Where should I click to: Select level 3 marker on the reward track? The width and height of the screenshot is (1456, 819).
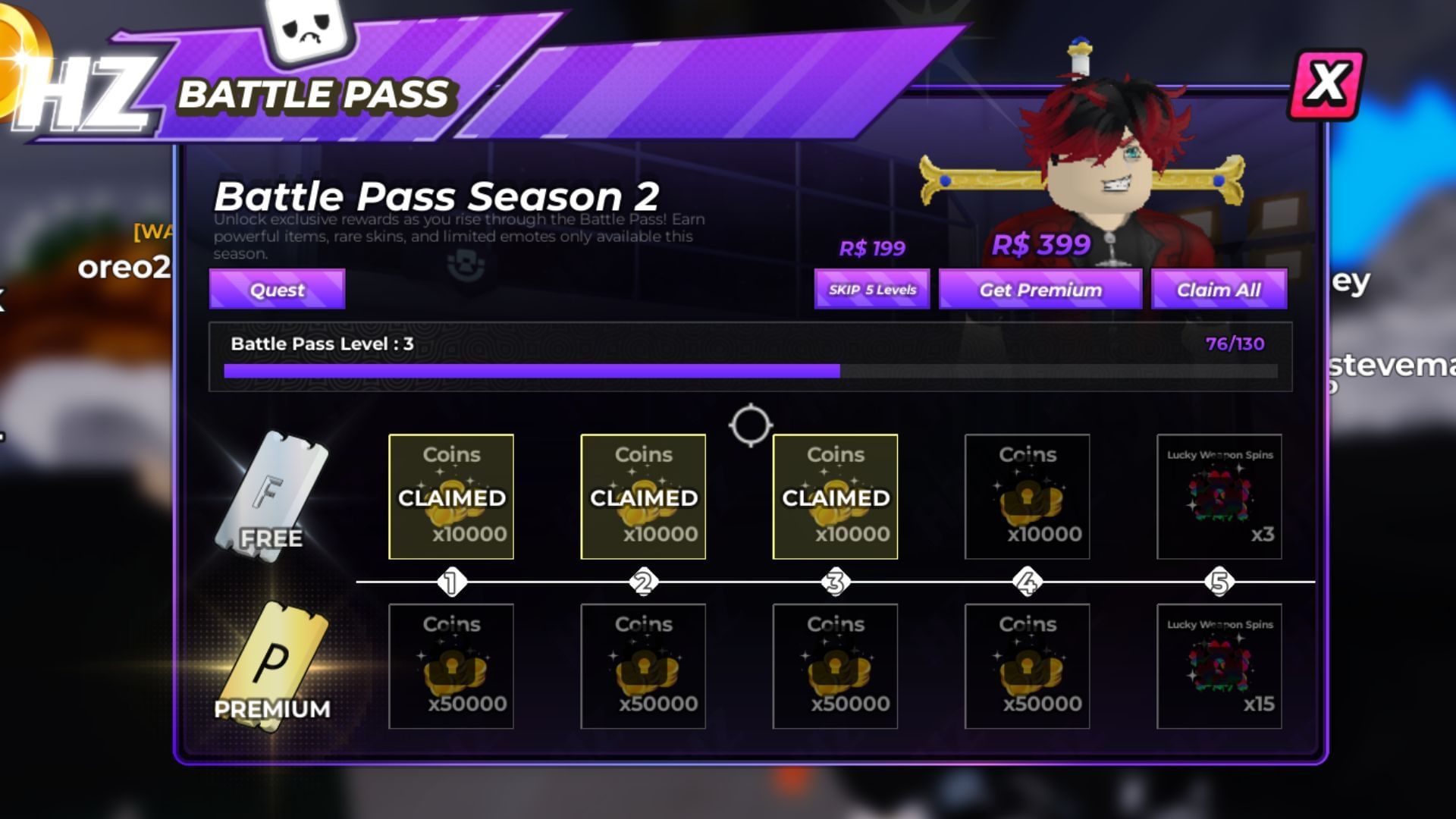tap(835, 582)
